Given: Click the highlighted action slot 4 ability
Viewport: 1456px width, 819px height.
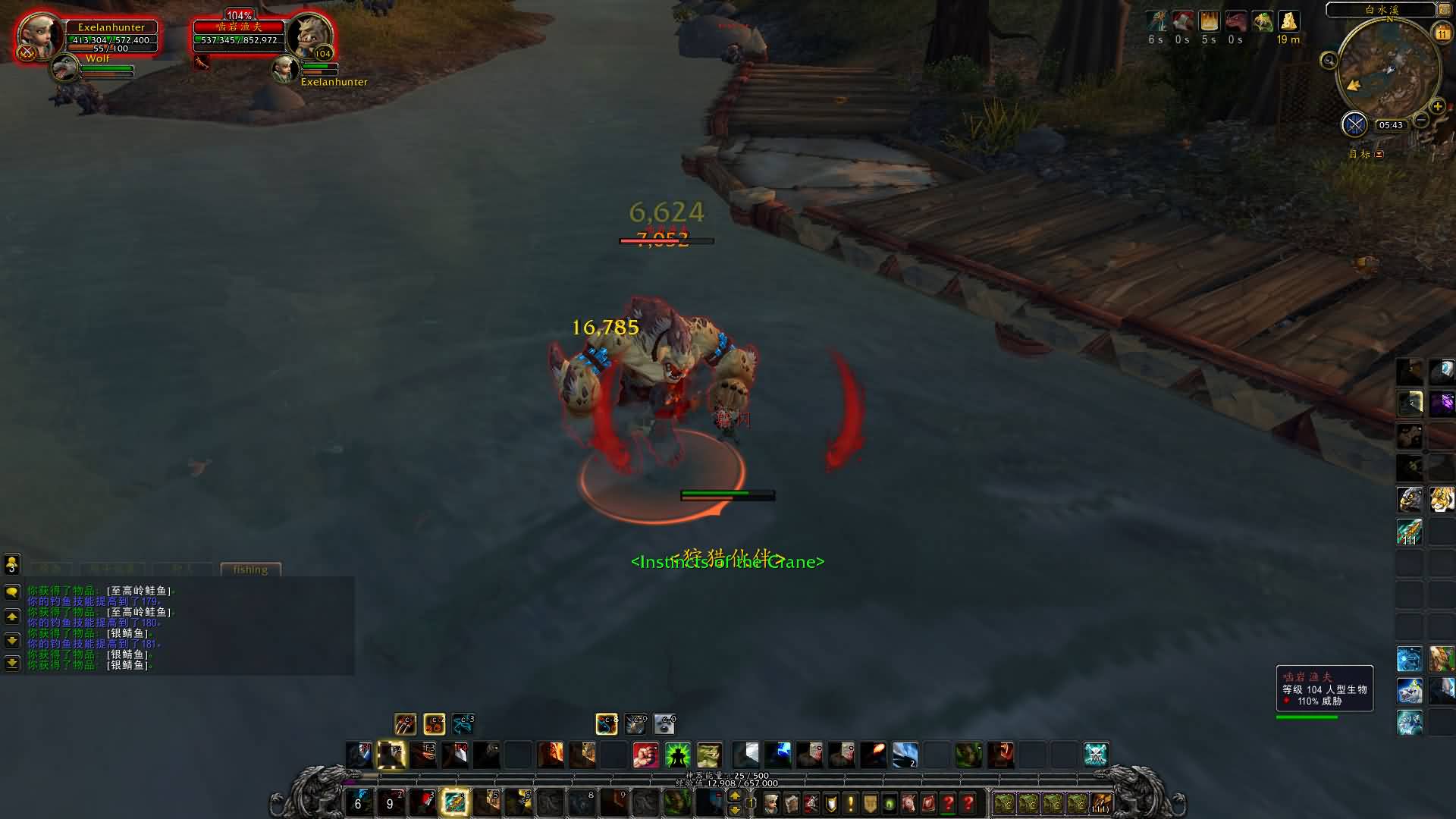Looking at the screenshot, I should tap(455, 802).
